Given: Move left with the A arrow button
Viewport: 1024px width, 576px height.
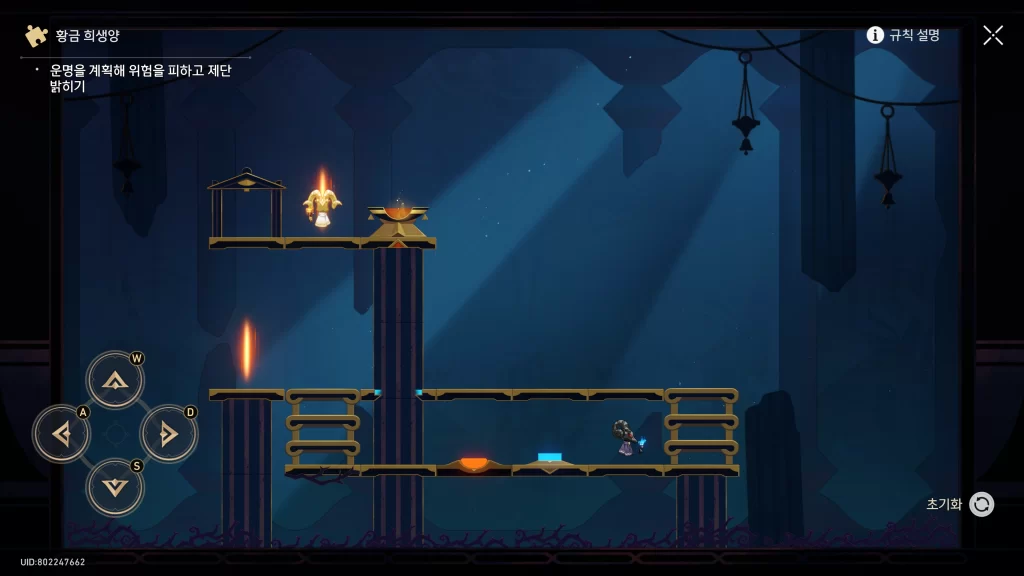Looking at the screenshot, I should pos(62,434).
